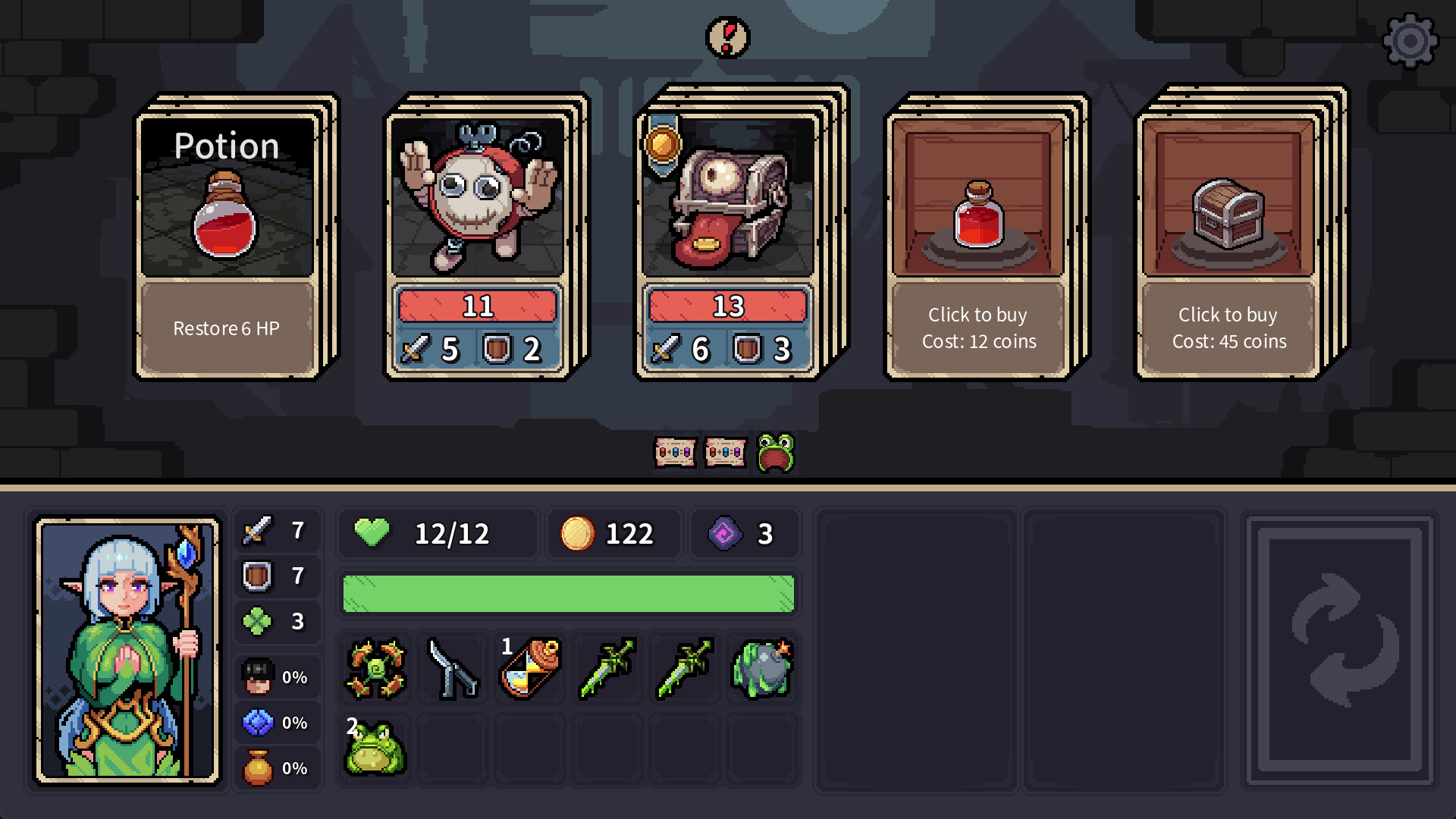Screen dimensions: 1456x819
Task: Click the green heart icon showing 12/12
Action: (x=371, y=533)
